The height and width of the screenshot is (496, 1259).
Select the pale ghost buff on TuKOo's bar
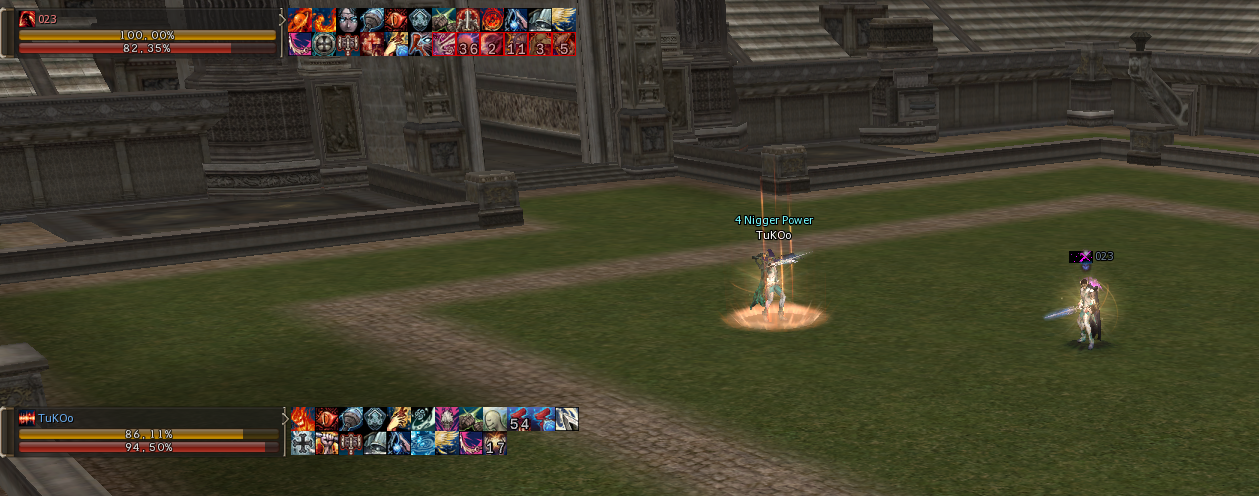click(495, 420)
